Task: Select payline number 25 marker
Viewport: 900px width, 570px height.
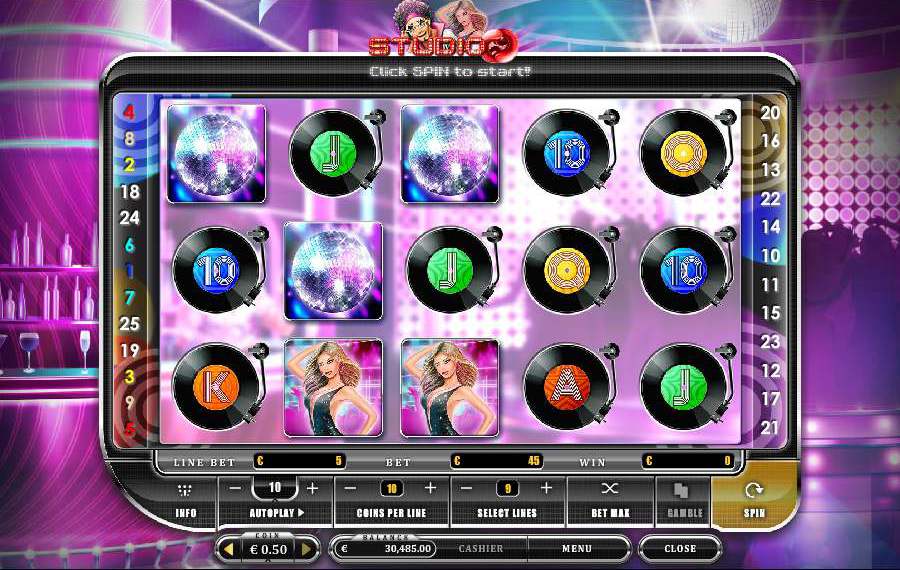Action: point(129,324)
